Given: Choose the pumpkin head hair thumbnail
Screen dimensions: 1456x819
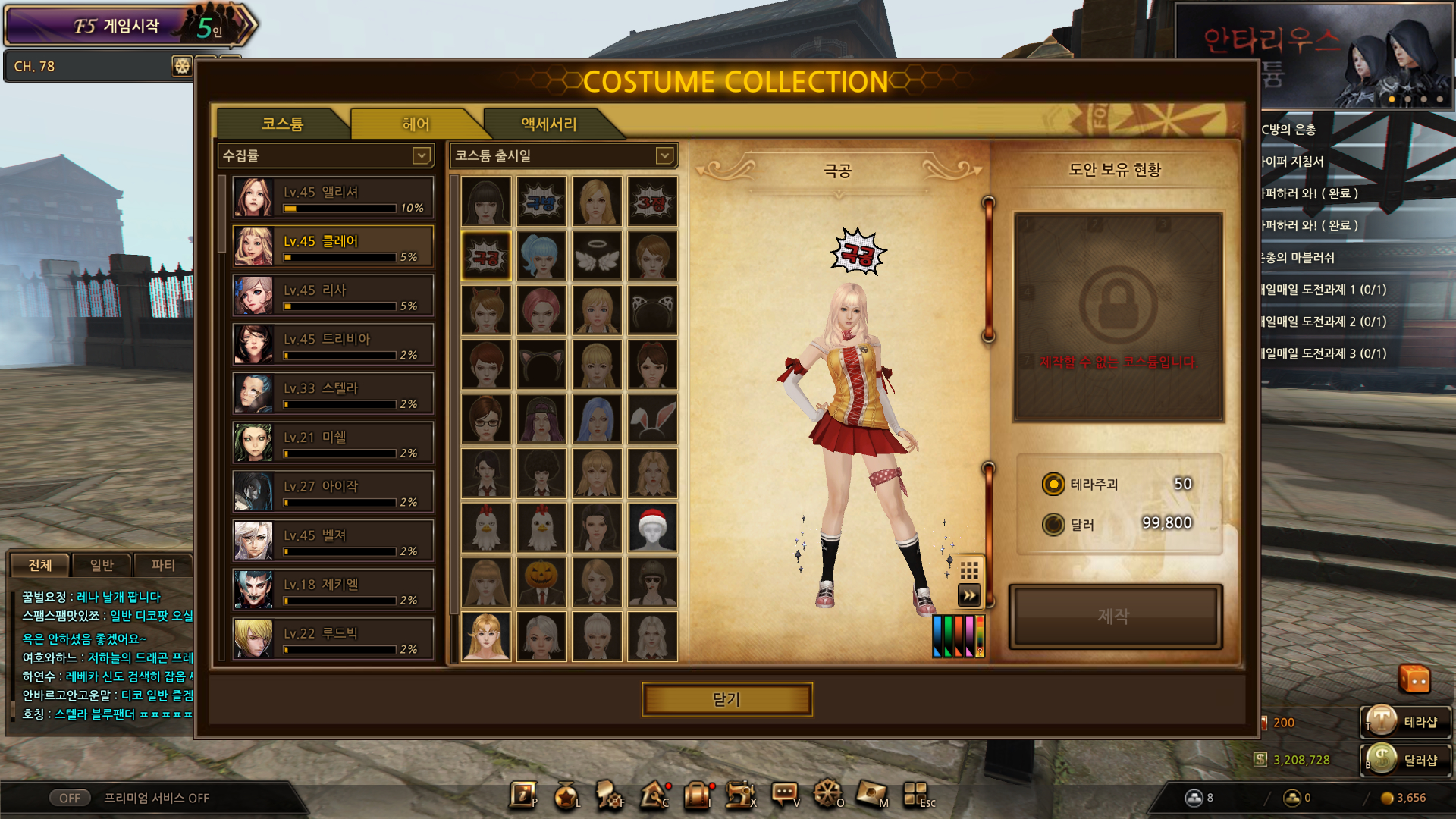Looking at the screenshot, I should pyautogui.click(x=541, y=582).
